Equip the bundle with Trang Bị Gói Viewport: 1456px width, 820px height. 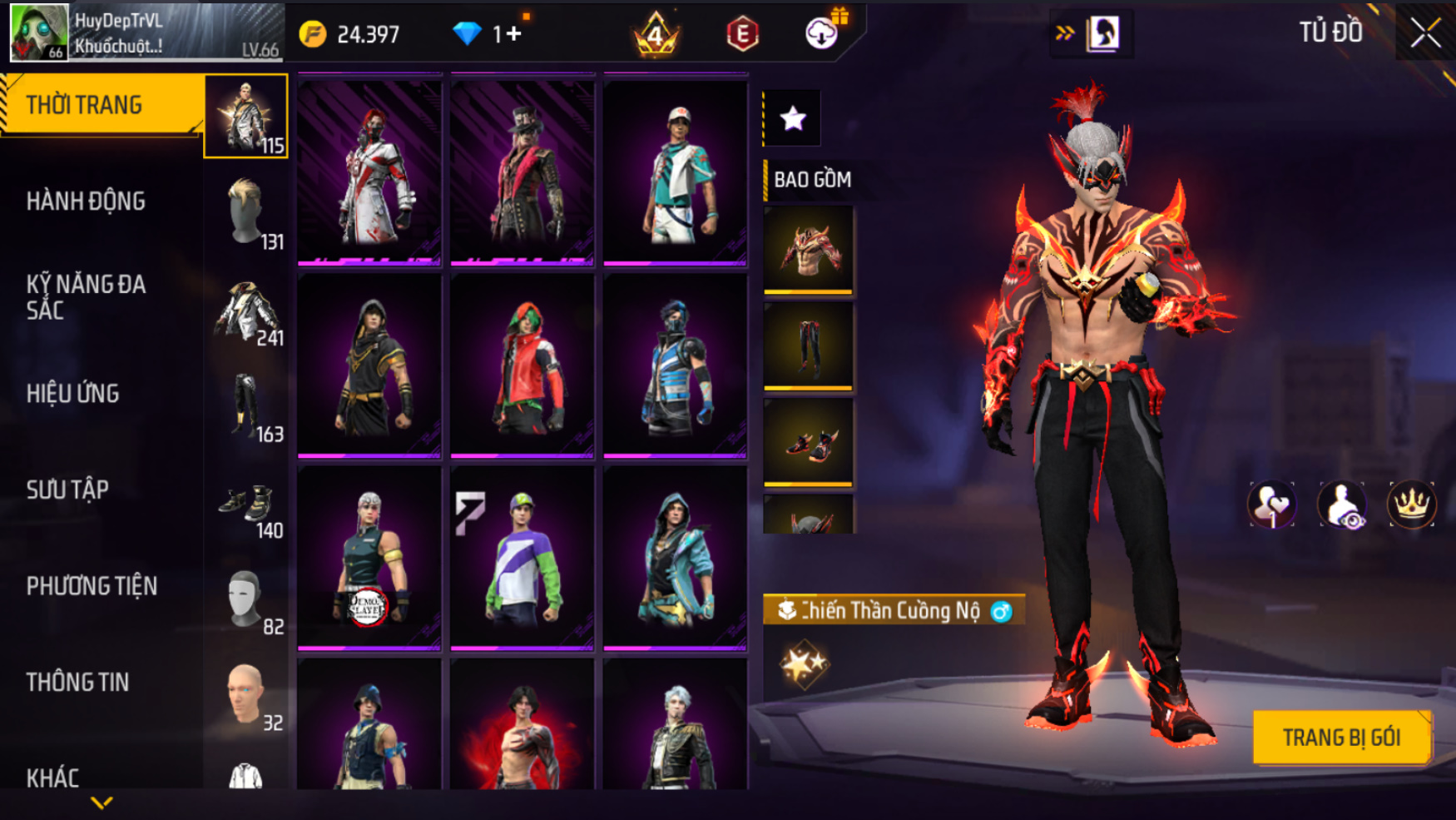coord(1341,738)
